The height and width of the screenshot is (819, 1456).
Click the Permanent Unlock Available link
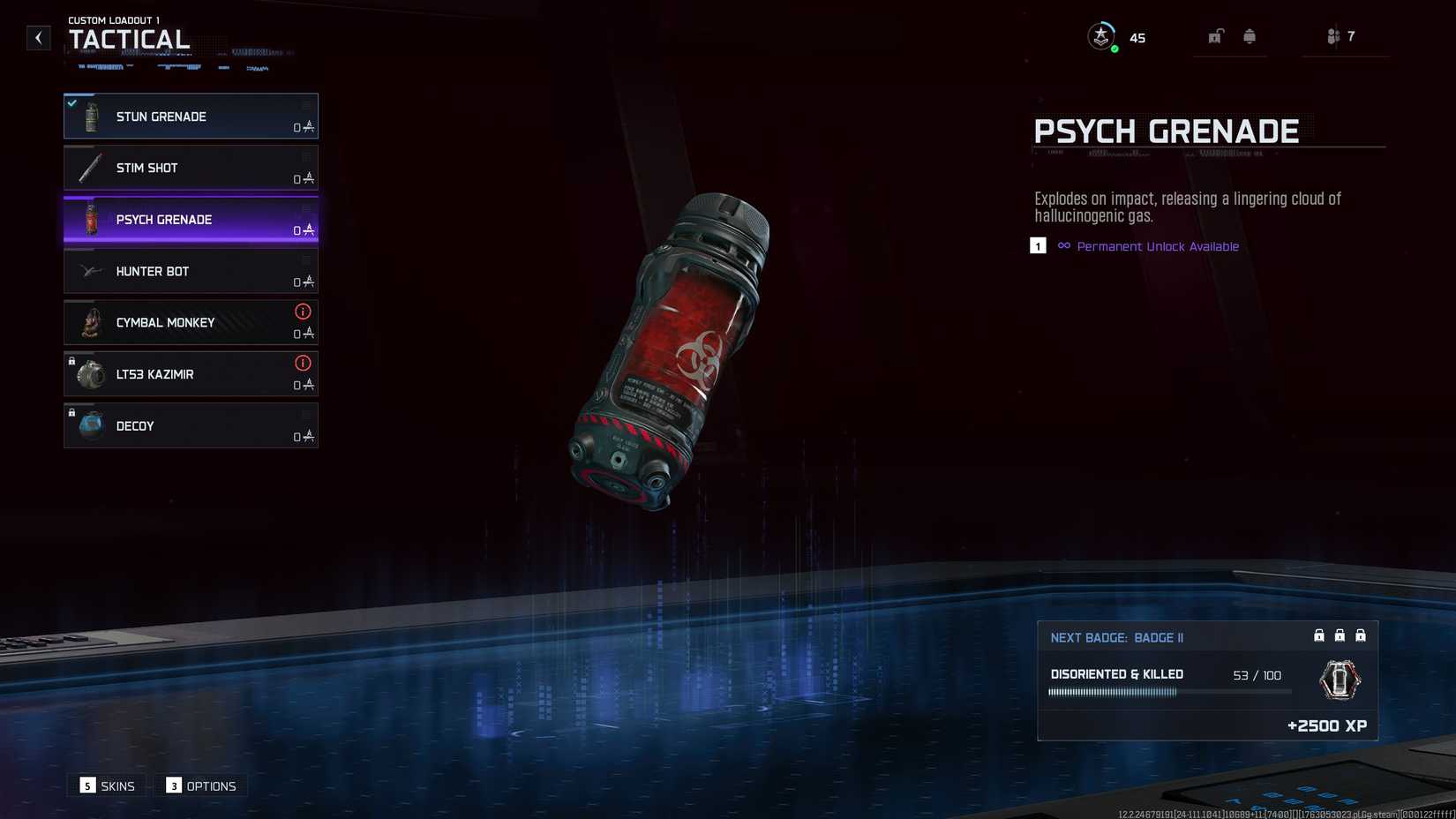1157,246
